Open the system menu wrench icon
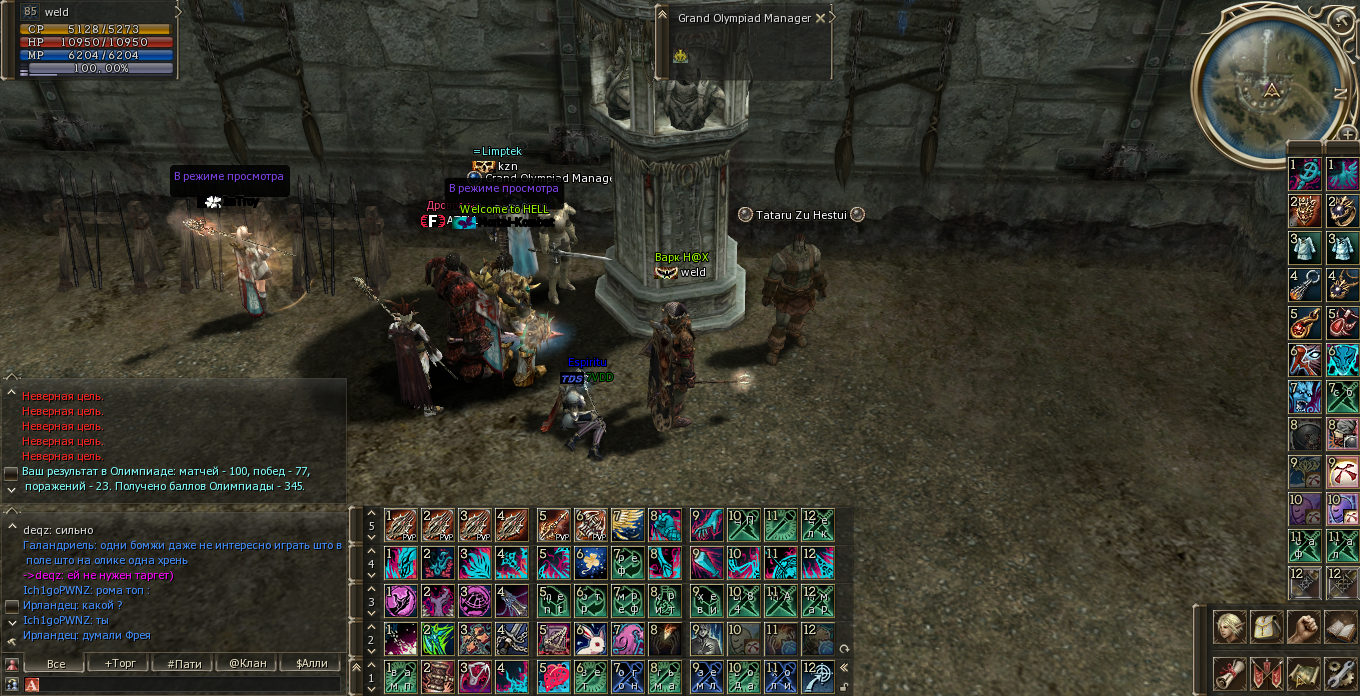Viewport: 1360px width, 696px height. point(1340,673)
